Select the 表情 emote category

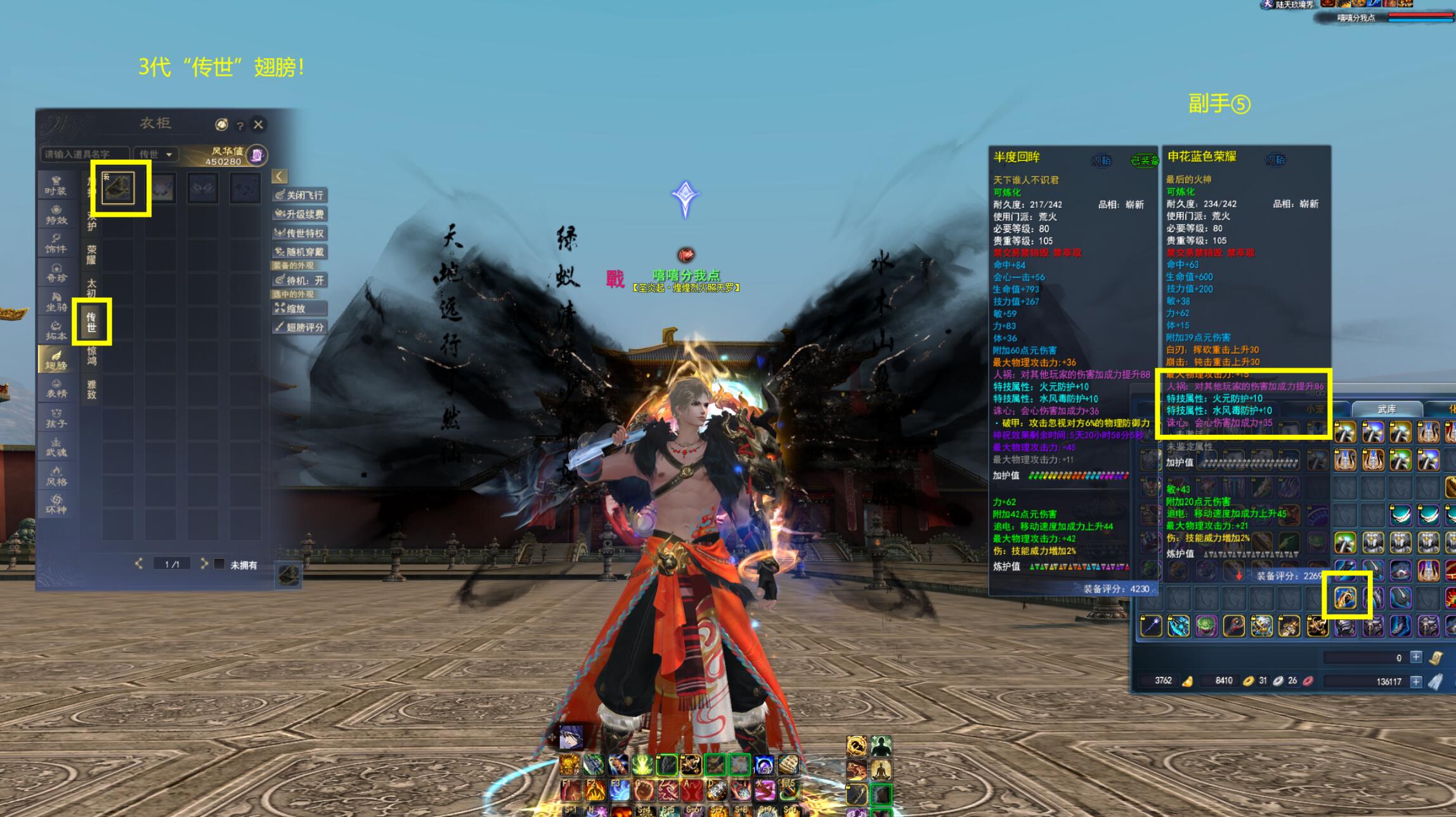point(56,389)
